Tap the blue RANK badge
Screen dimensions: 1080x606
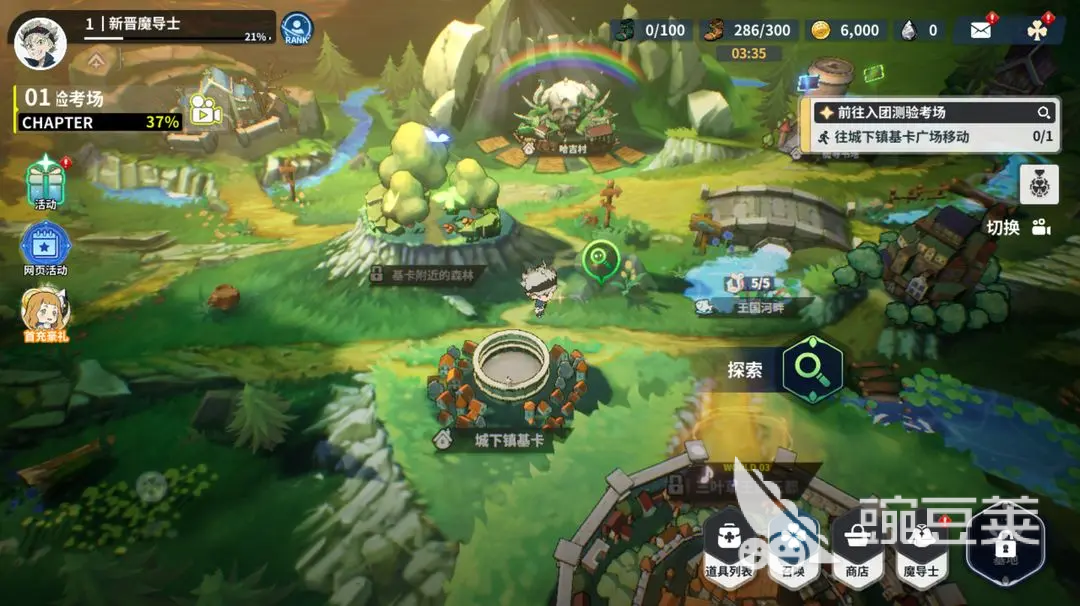(x=296, y=28)
